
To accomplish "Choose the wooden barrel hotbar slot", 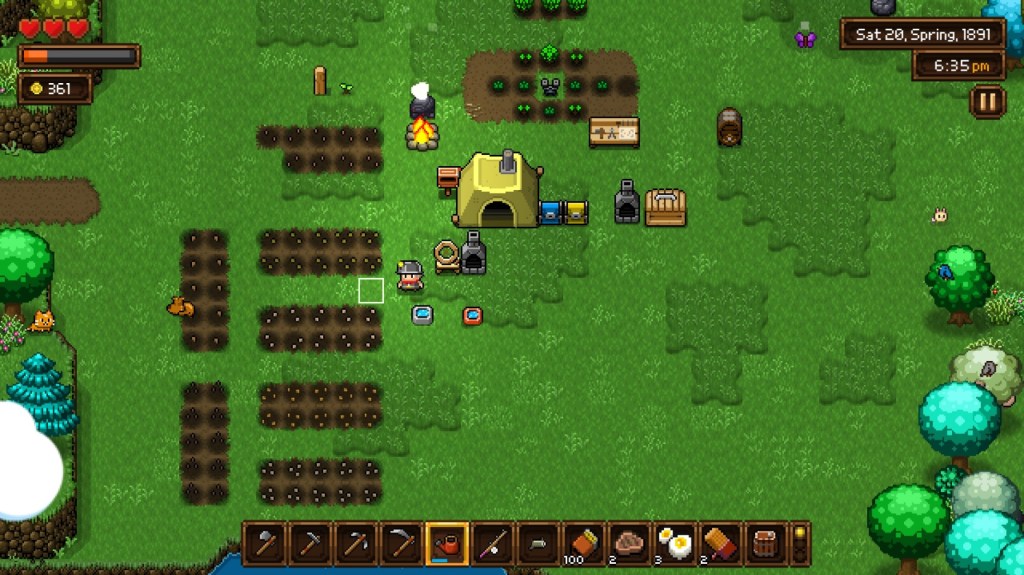I will (x=767, y=543).
